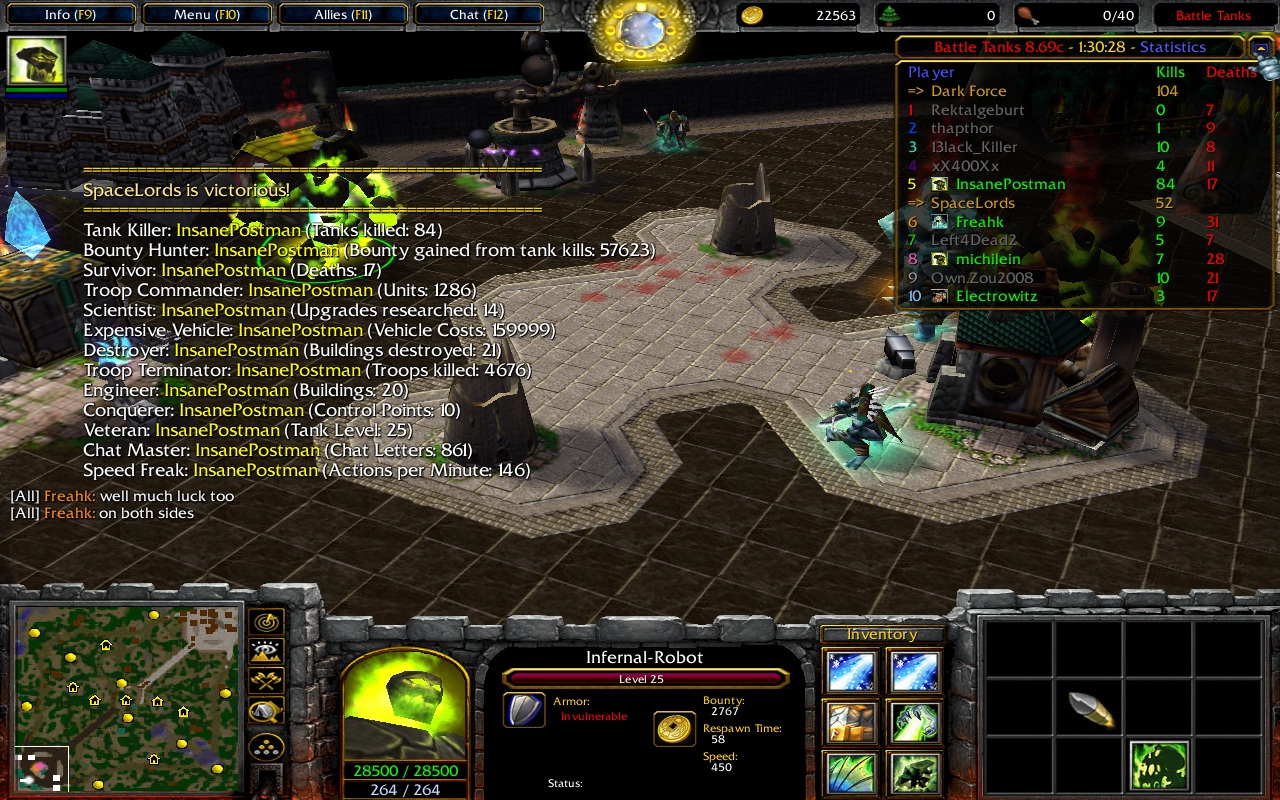Use the green rock inventory item
Image resolution: width=1280 pixels, height=800 pixels.
[915, 773]
